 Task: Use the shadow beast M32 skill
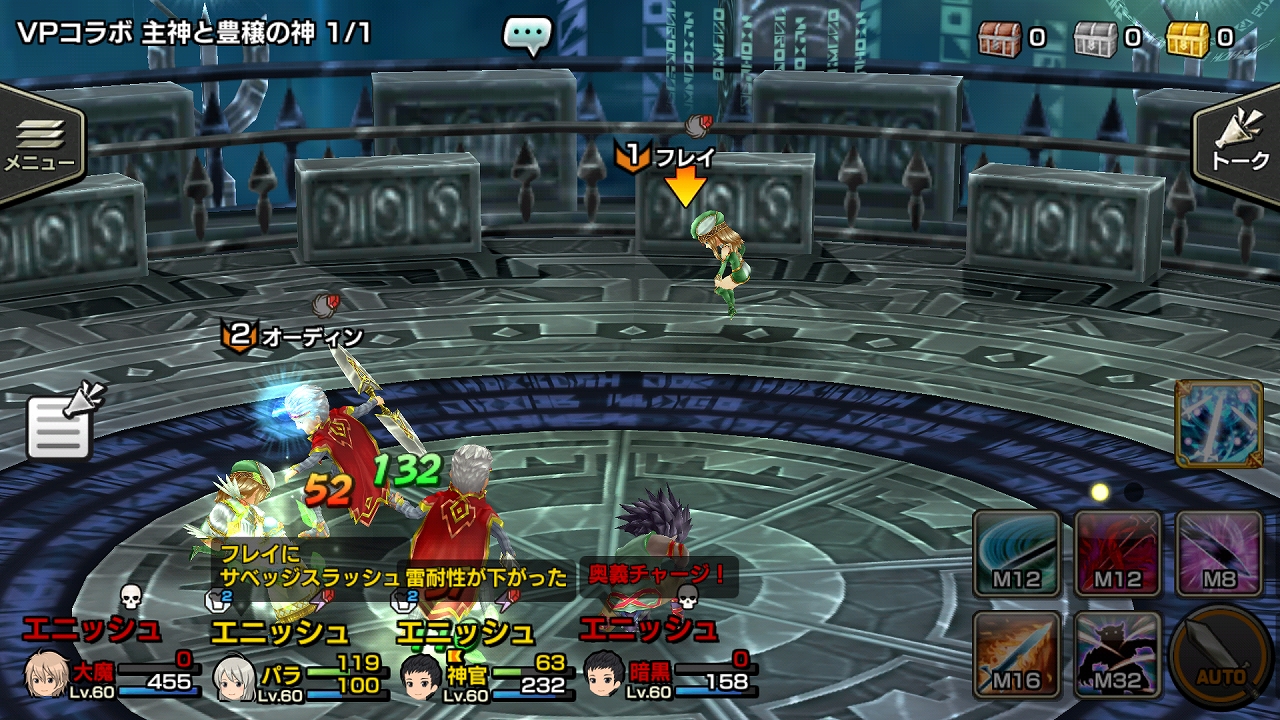(x=1118, y=654)
